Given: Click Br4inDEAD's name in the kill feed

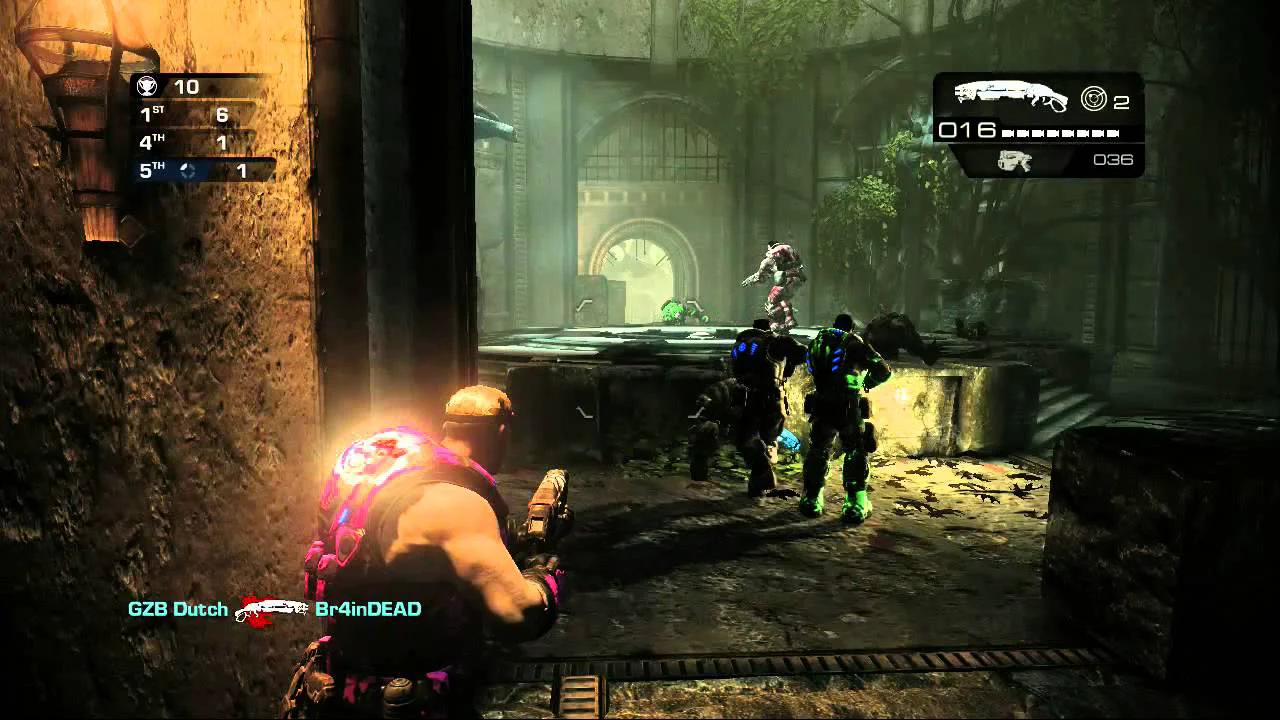Looking at the screenshot, I should (x=367, y=609).
